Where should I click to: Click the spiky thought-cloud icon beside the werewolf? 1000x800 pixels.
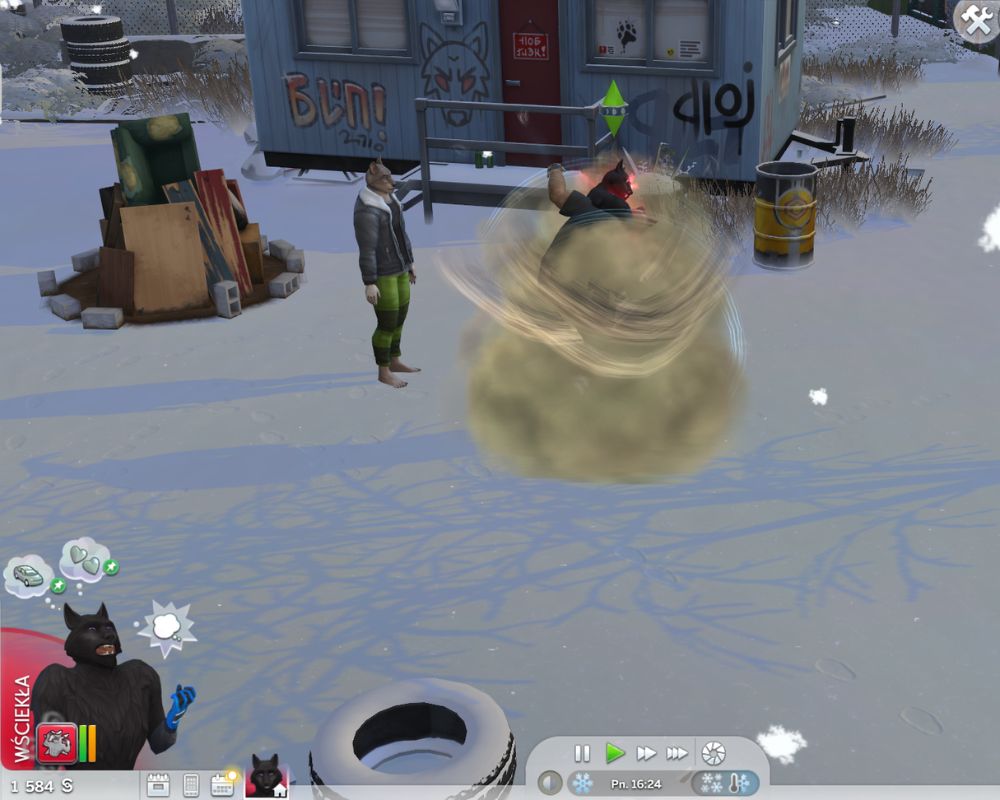coord(166,625)
